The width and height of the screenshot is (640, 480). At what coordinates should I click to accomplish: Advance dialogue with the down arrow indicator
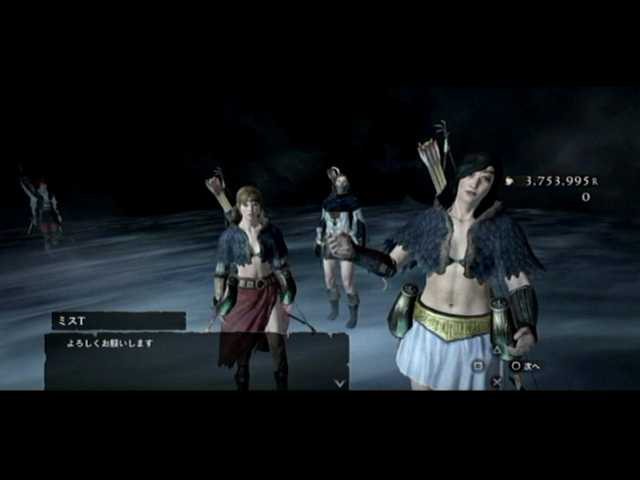(339, 382)
